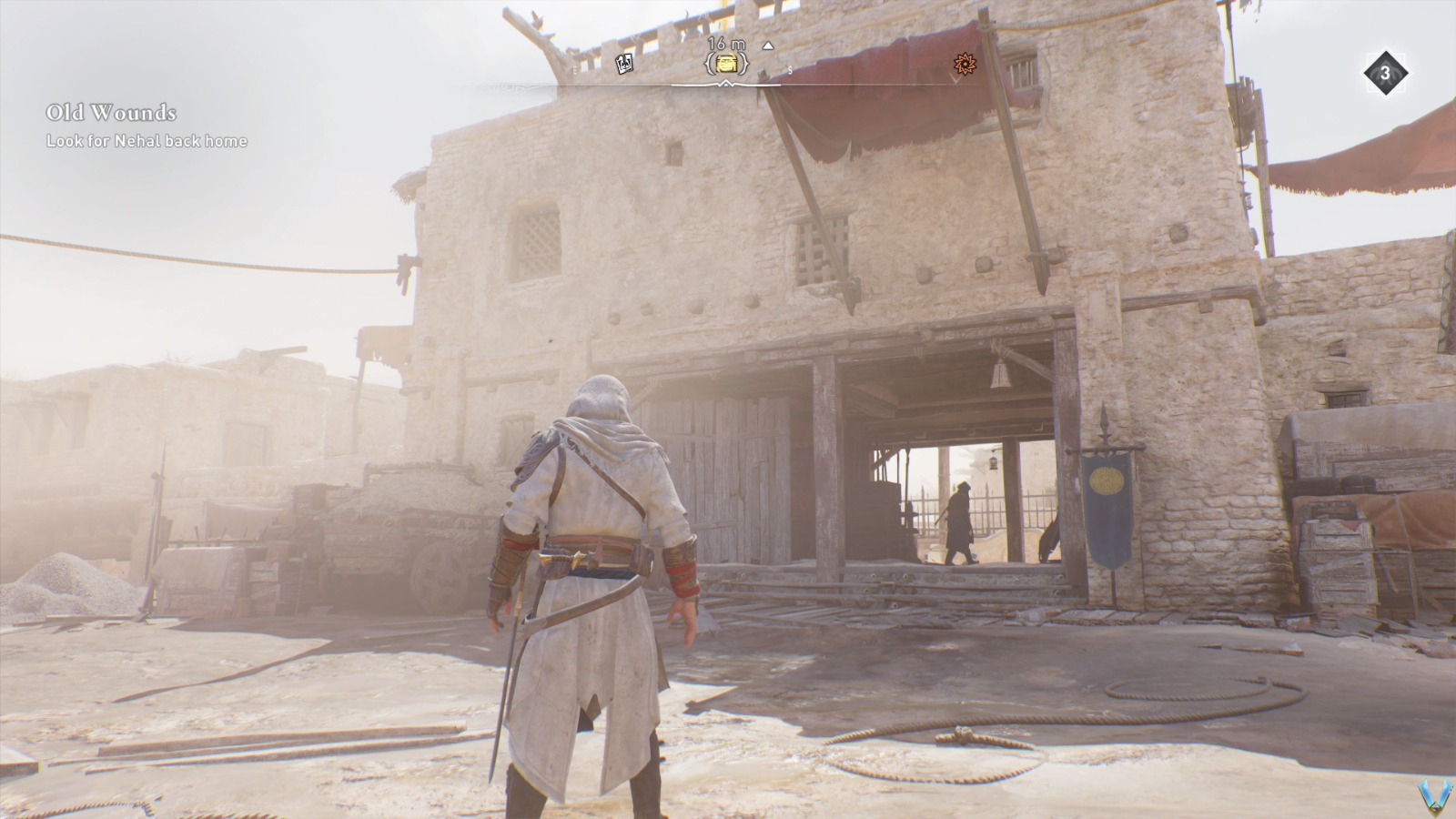
Task: Click the treasure chest objective marker on the compass
Action: 725,64
